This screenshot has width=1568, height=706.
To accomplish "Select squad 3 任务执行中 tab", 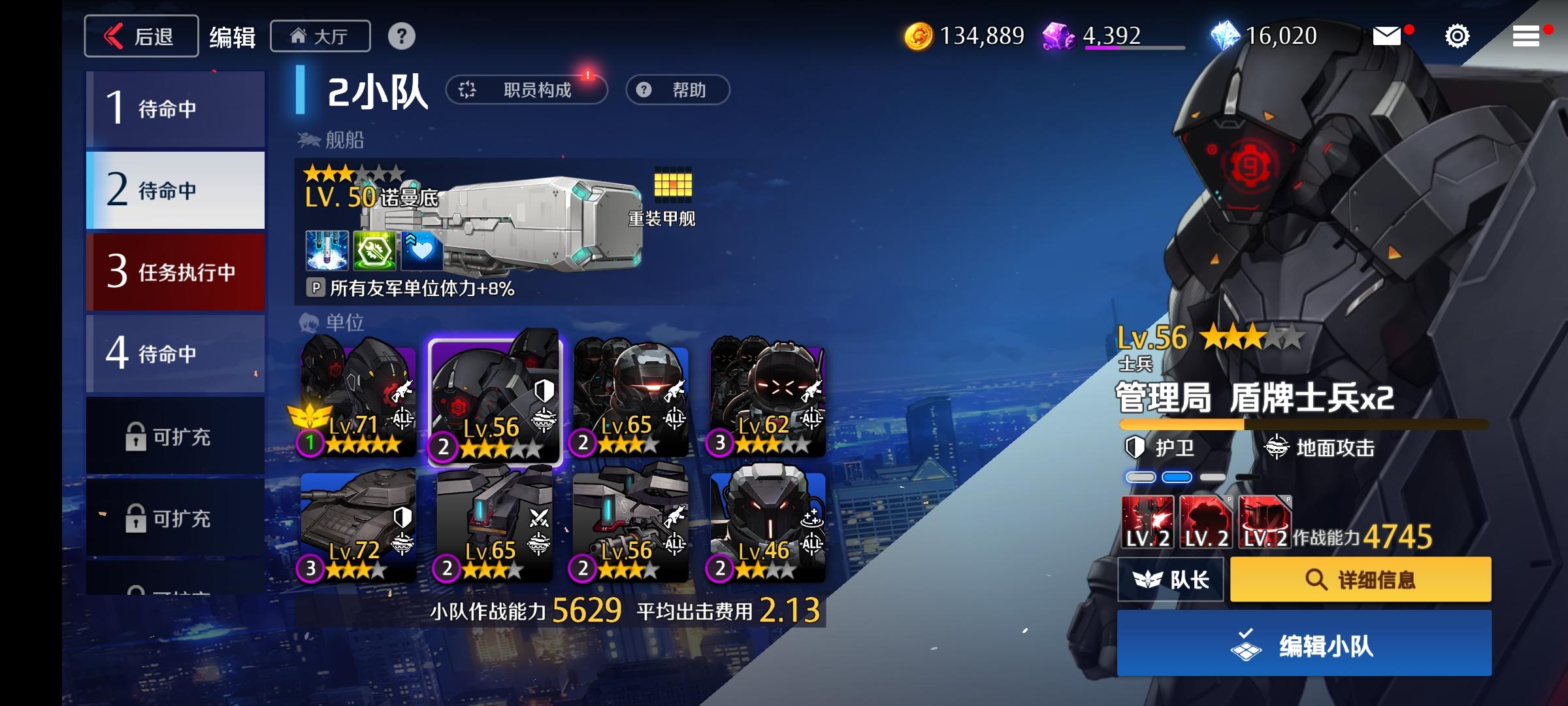I will 175,271.
